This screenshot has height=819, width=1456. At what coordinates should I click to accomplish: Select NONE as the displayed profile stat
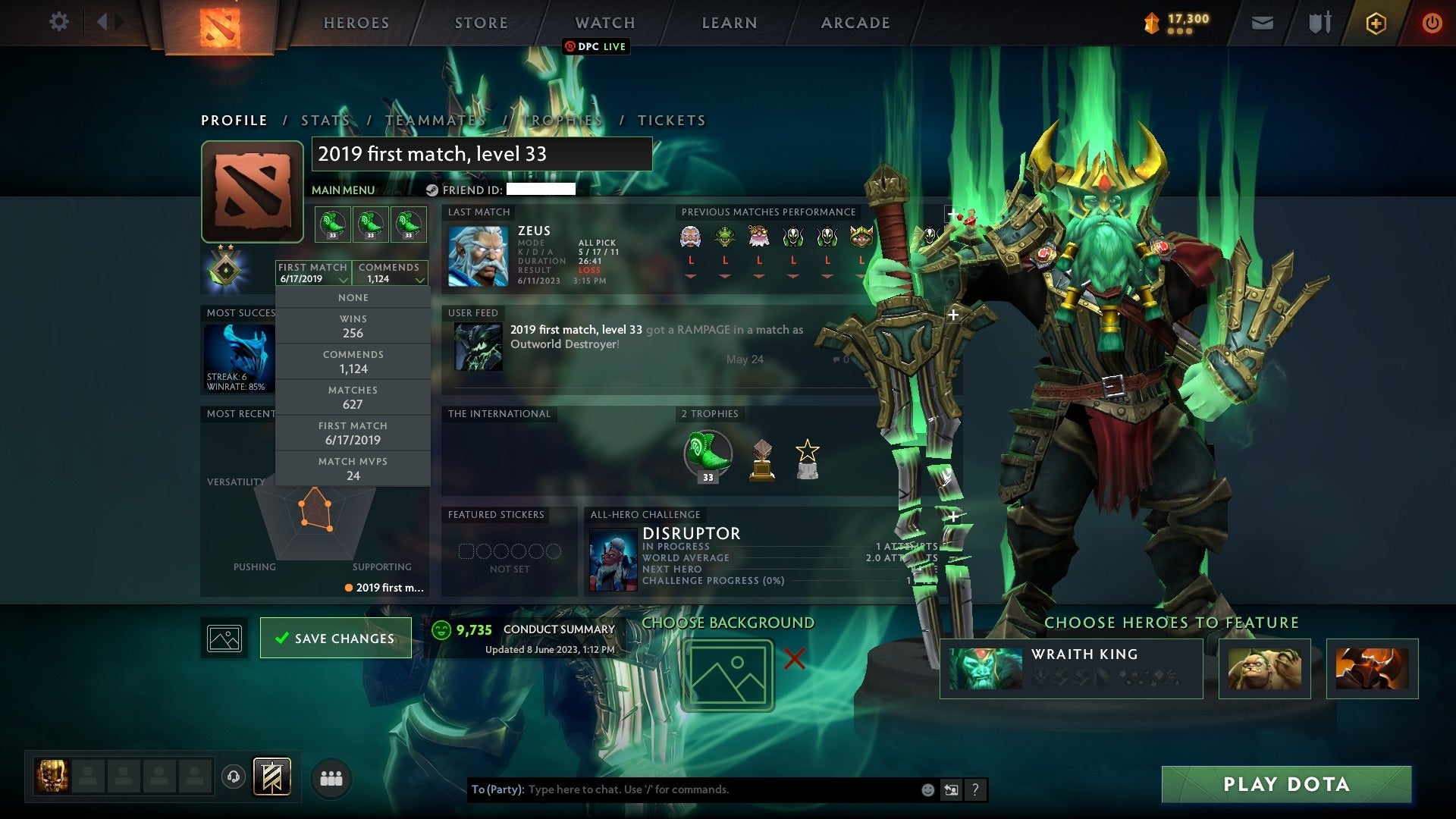pos(353,297)
